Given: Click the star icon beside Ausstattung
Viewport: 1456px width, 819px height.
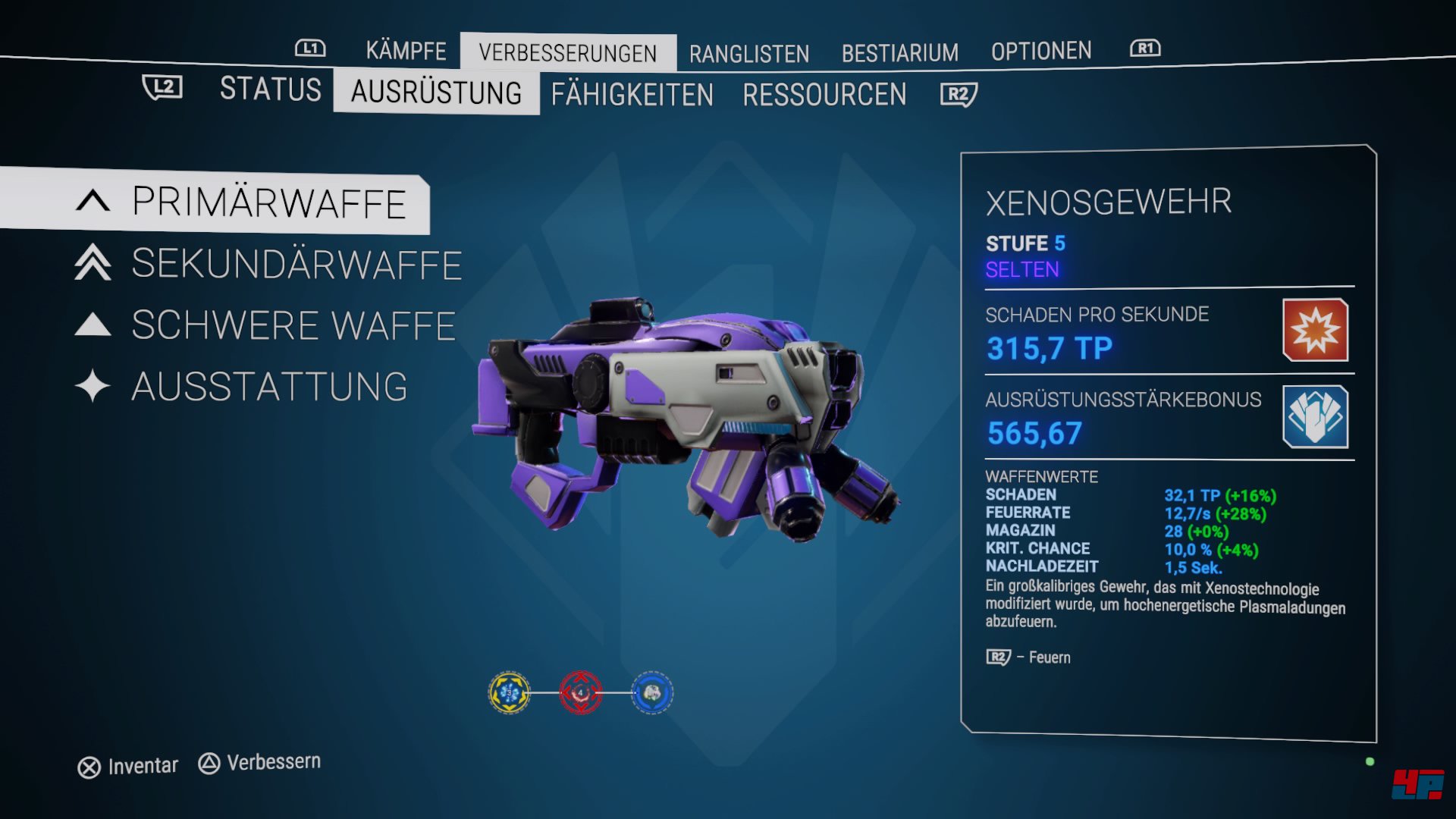Looking at the screenshot, I should coord(91,385).
